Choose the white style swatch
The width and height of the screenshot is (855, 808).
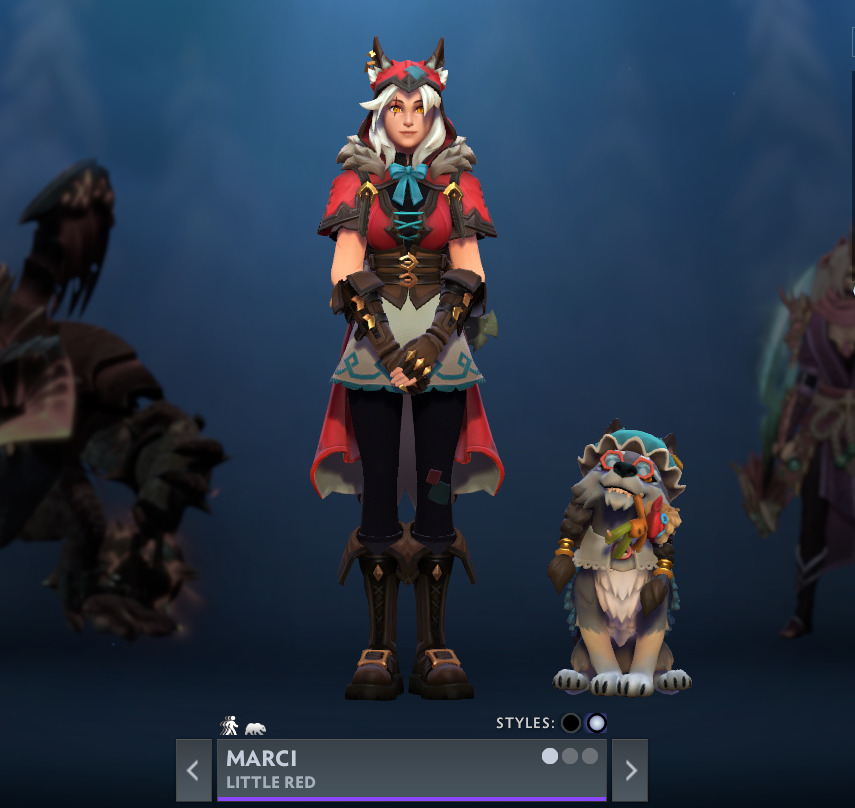tap(597, 723)
